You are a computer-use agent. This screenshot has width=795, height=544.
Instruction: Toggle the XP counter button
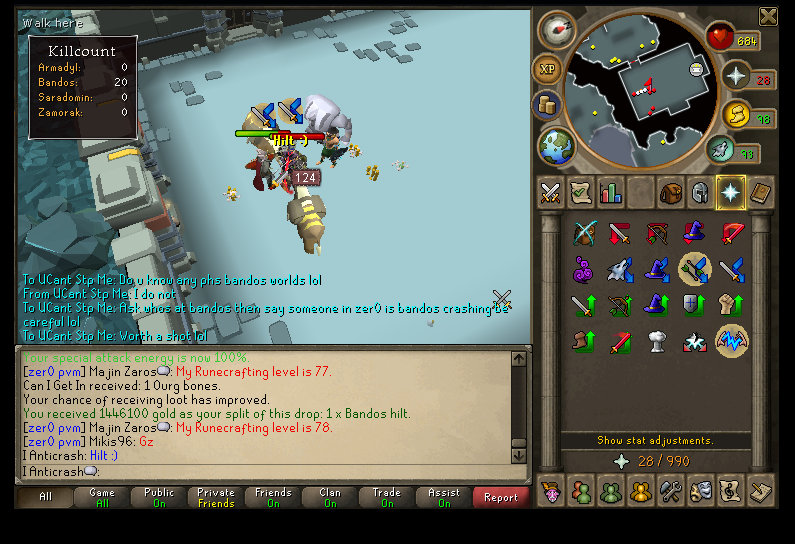pyautogui.click(x=547, y=70)
